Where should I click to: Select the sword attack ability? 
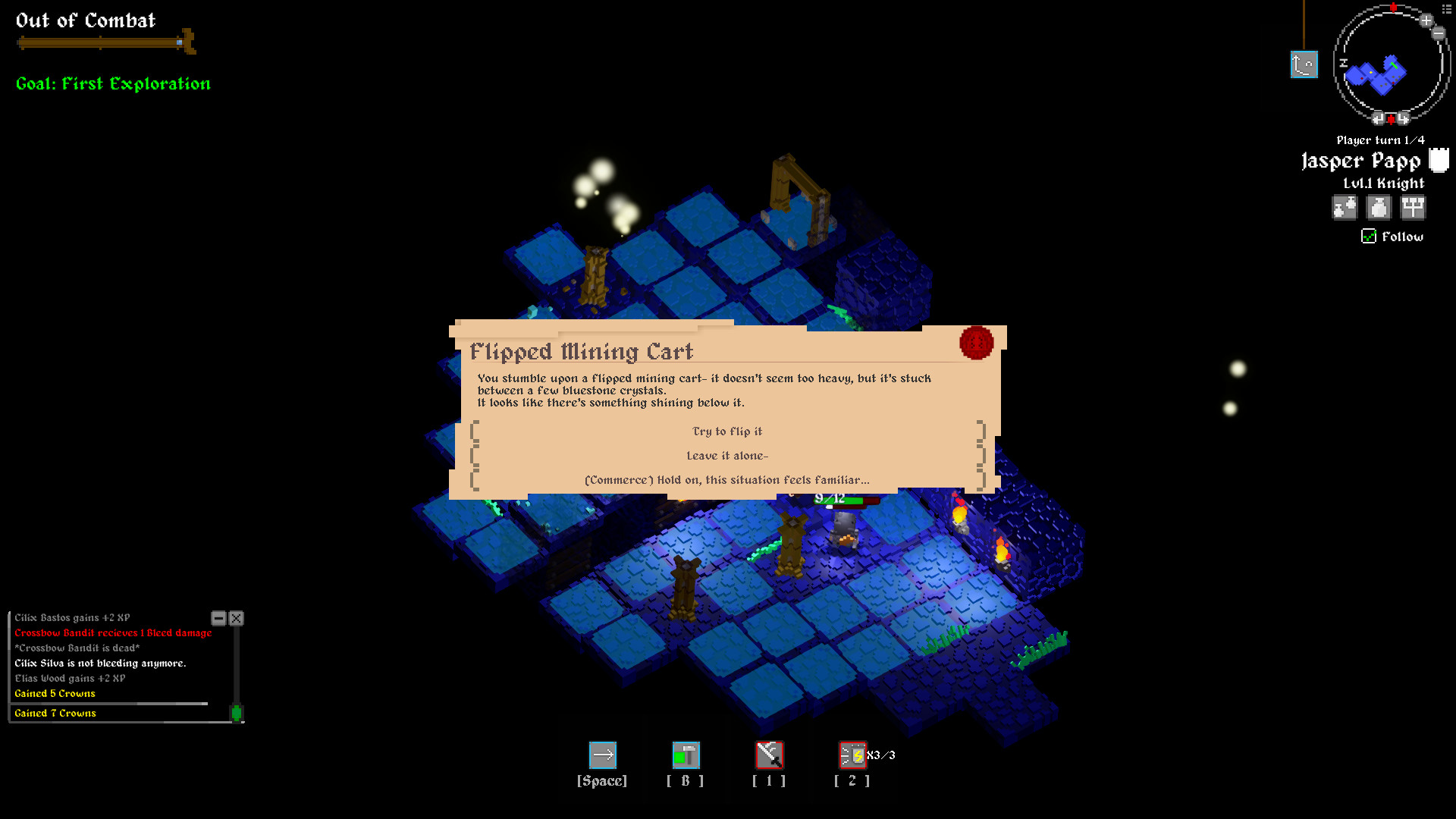[769, 756]
